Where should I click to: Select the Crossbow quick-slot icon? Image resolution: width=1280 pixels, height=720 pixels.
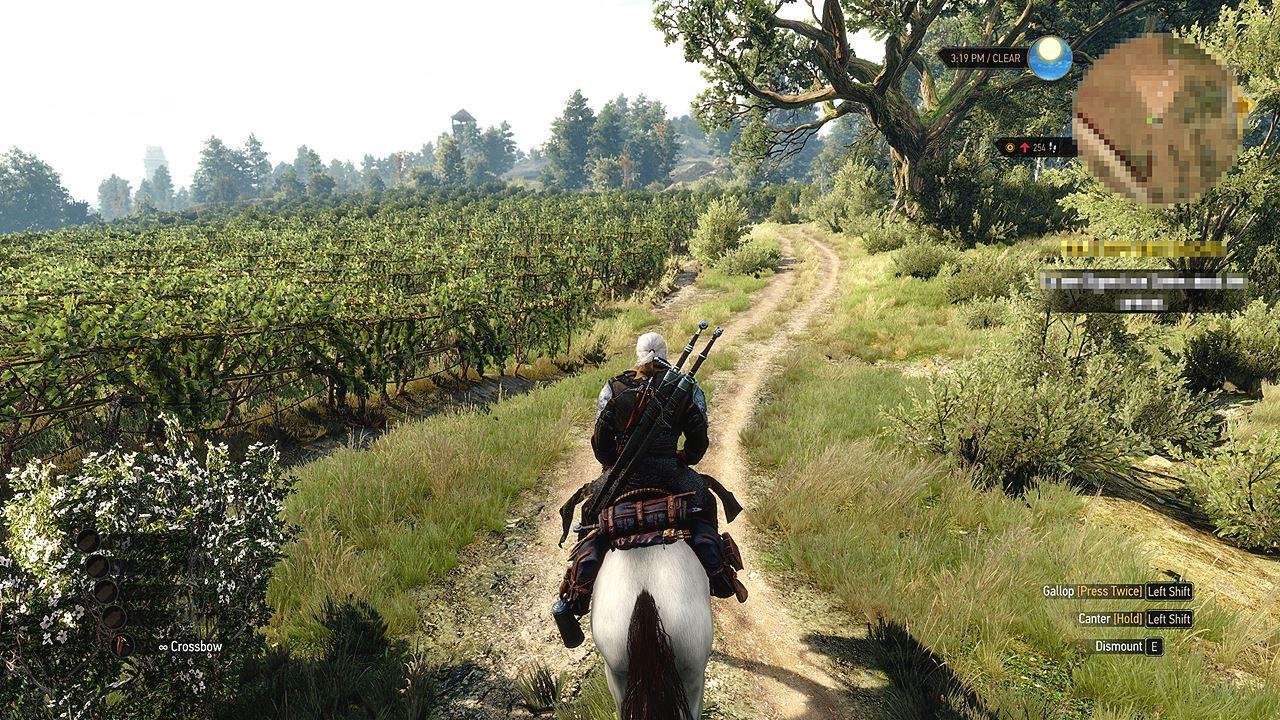(x=123, y=646)
